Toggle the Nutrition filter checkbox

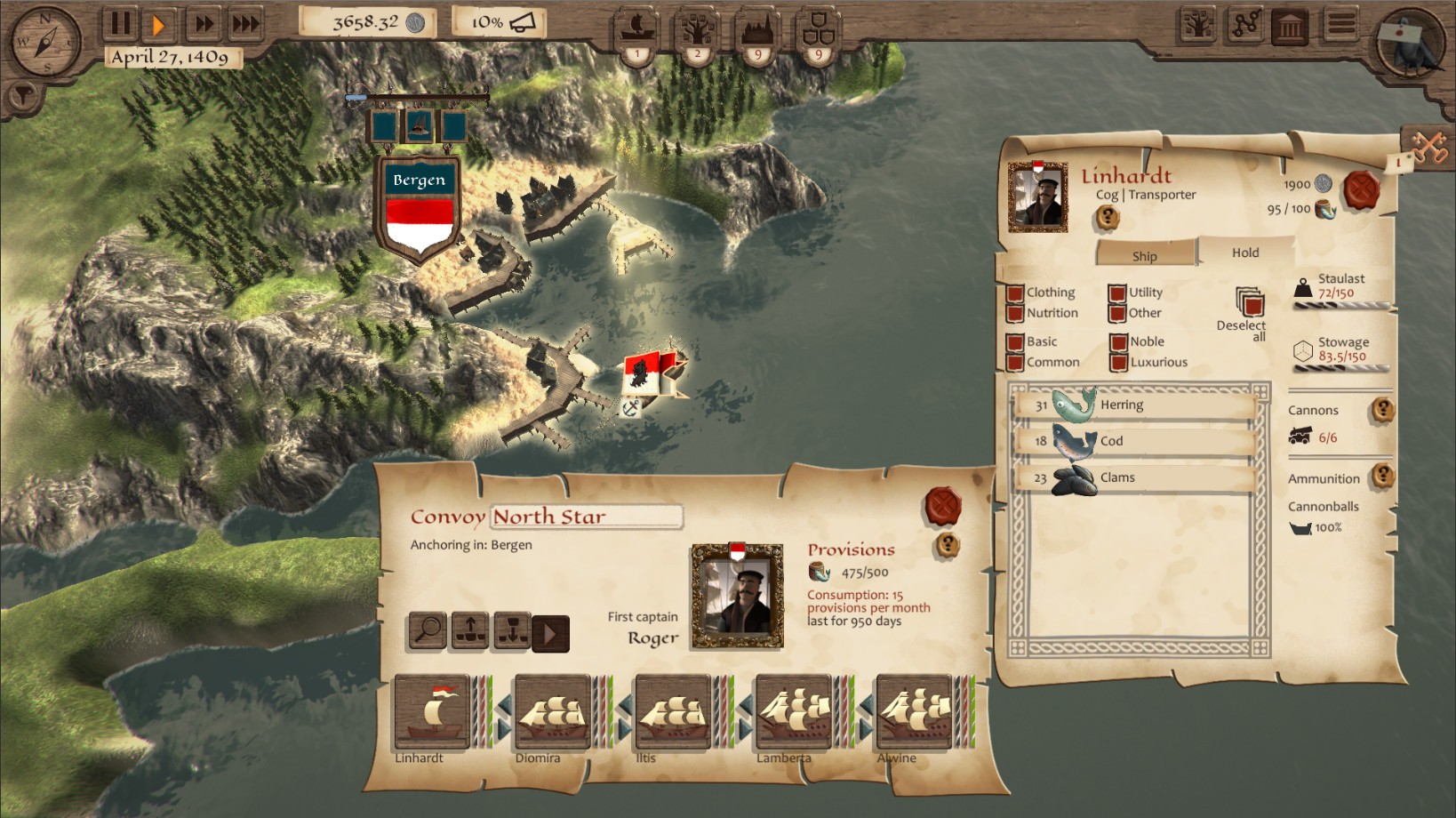click(x=1015, y=313)
